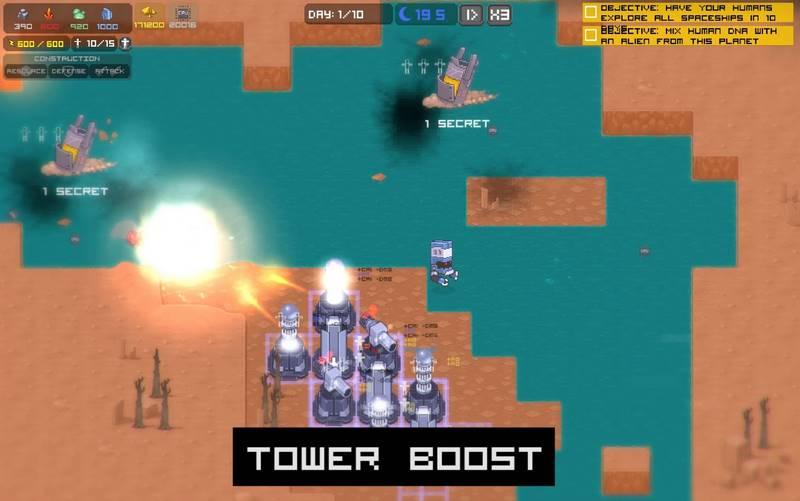Toggle the X3 game speed button
Viewport: 800px width, 501px height.
(x=500, y=14)
